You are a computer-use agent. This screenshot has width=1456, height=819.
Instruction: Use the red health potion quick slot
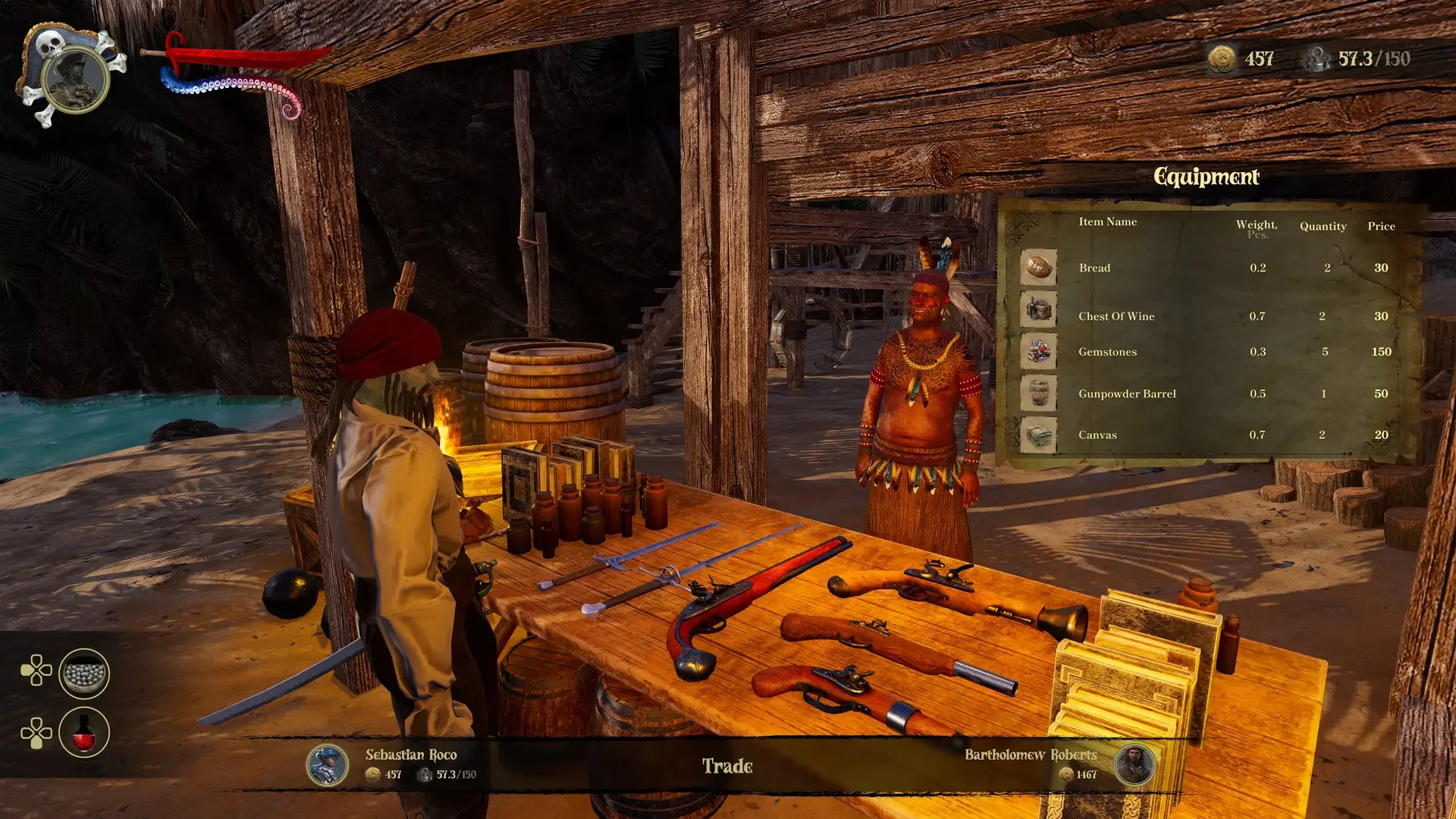84,733
